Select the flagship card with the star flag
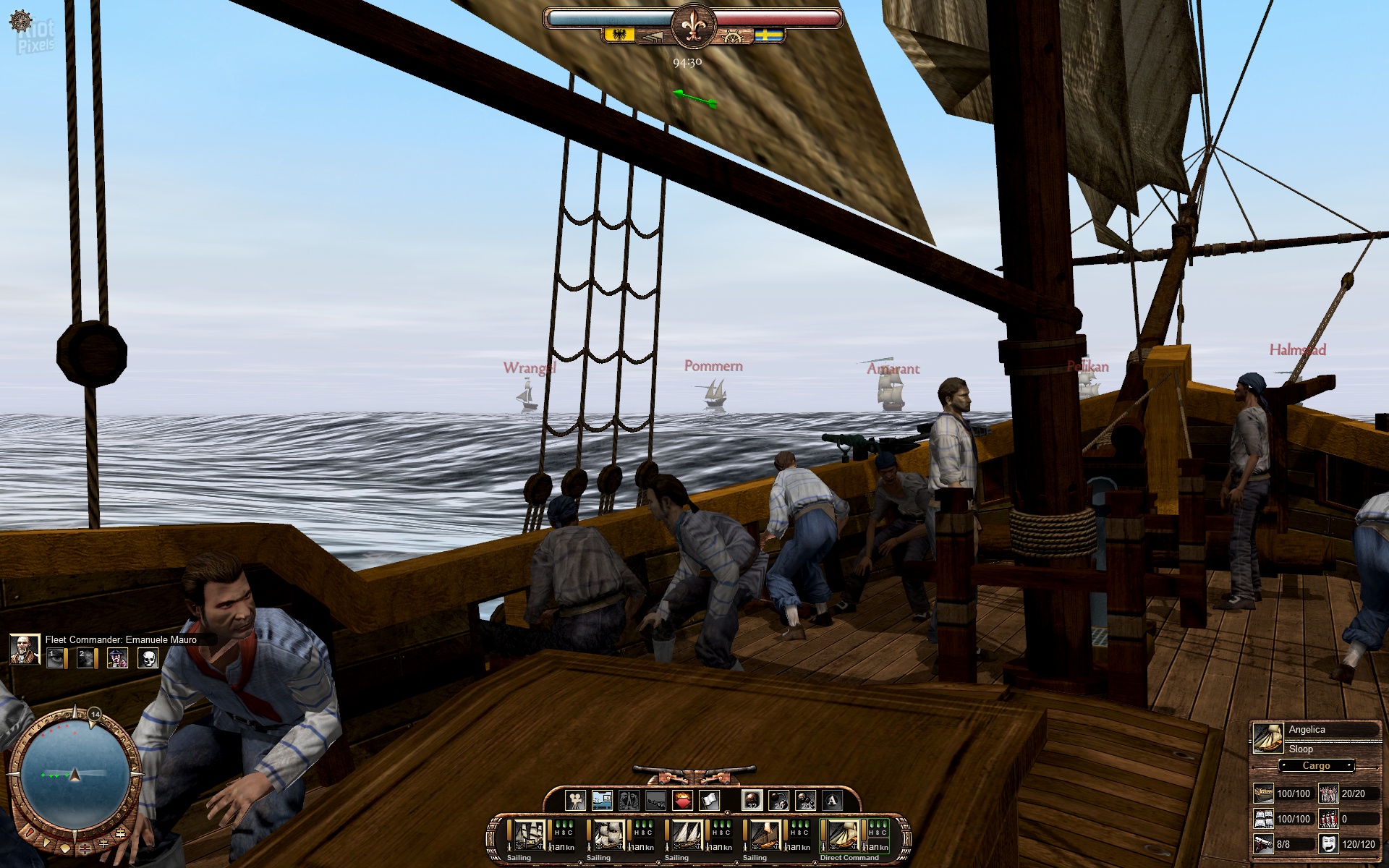 click(x=529, y=835)
